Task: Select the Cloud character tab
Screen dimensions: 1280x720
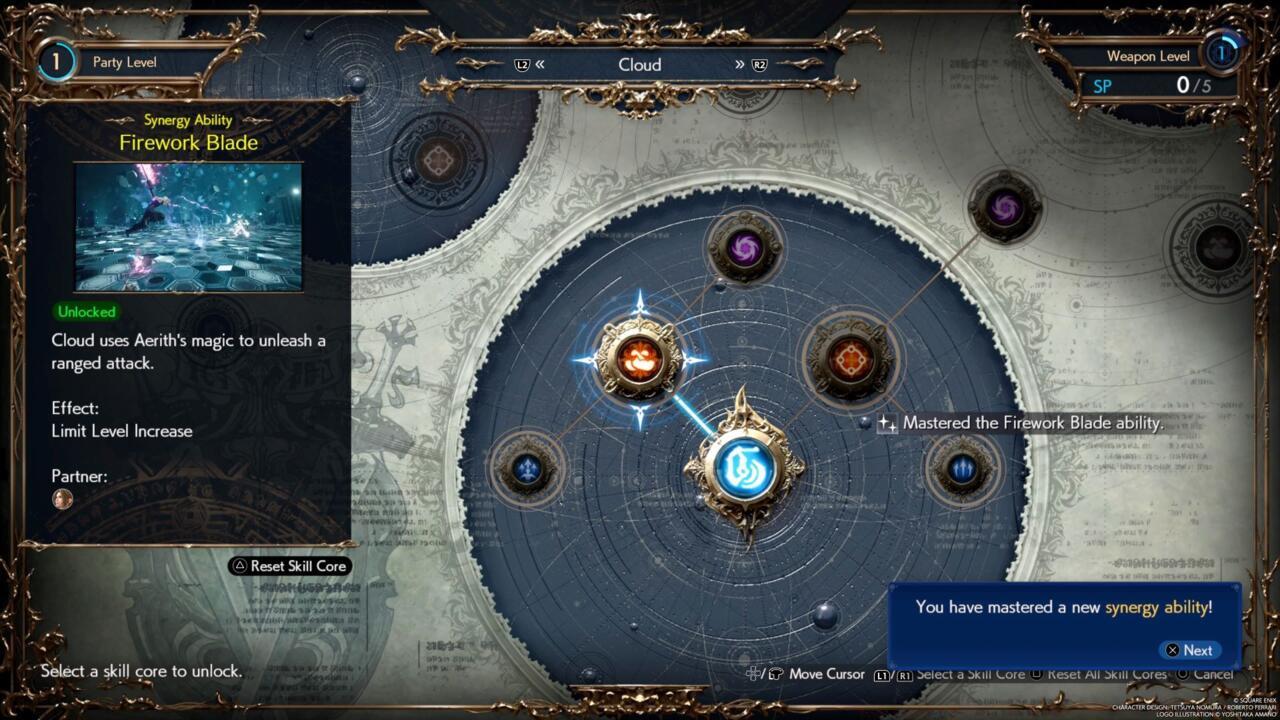Action: 640,64
